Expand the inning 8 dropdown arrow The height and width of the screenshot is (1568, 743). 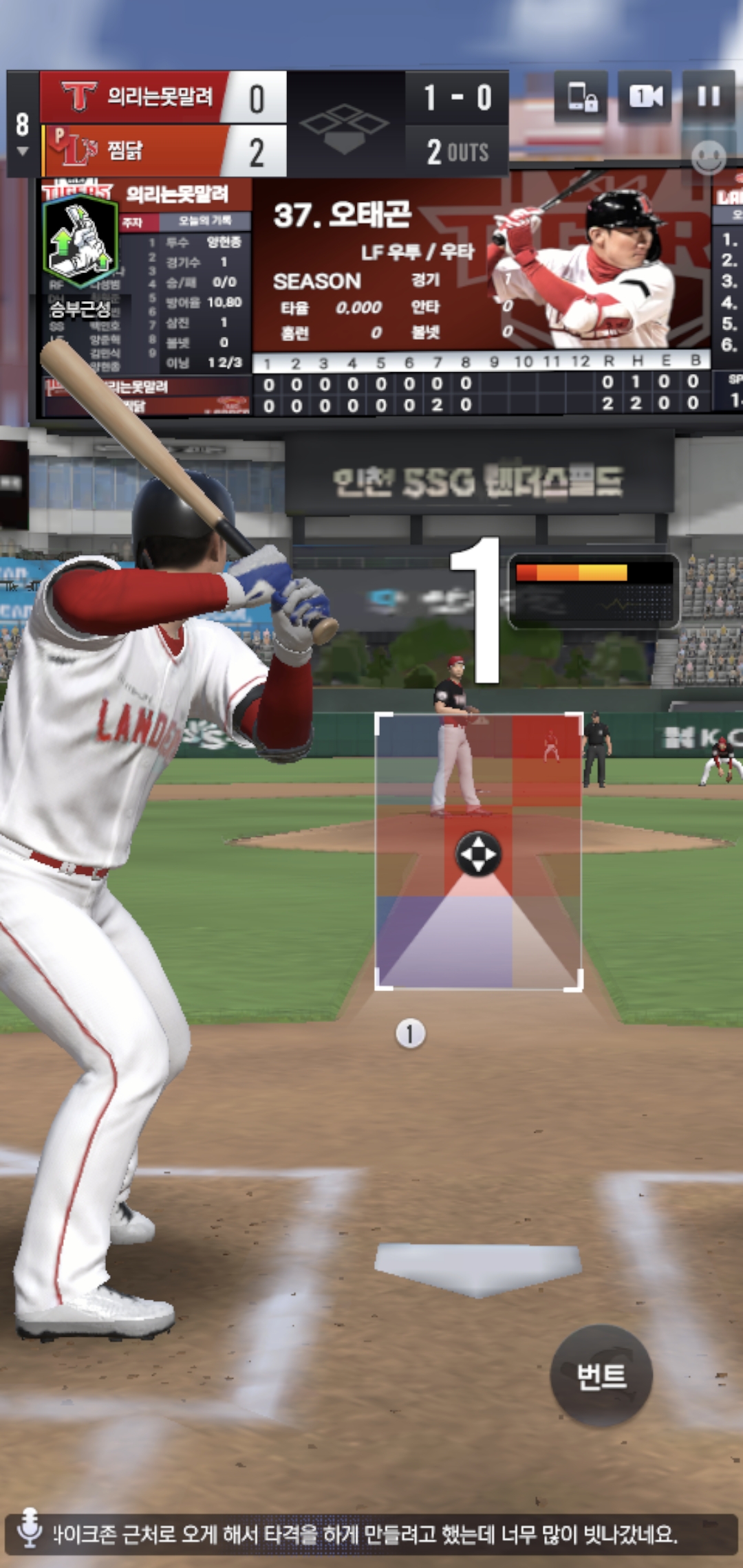tap(22, 151)
